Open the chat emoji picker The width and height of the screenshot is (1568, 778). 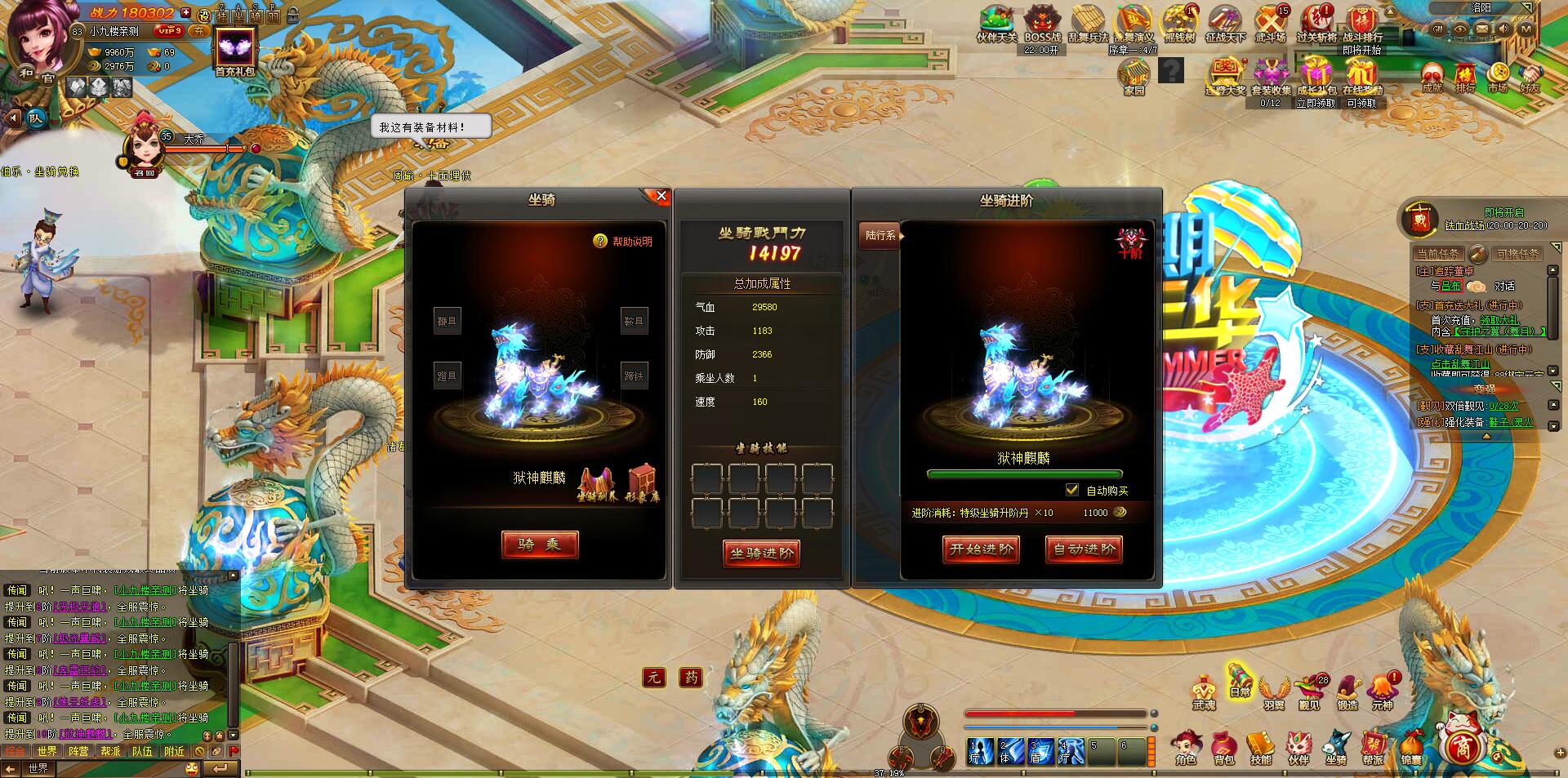click(x=192, y=768)
